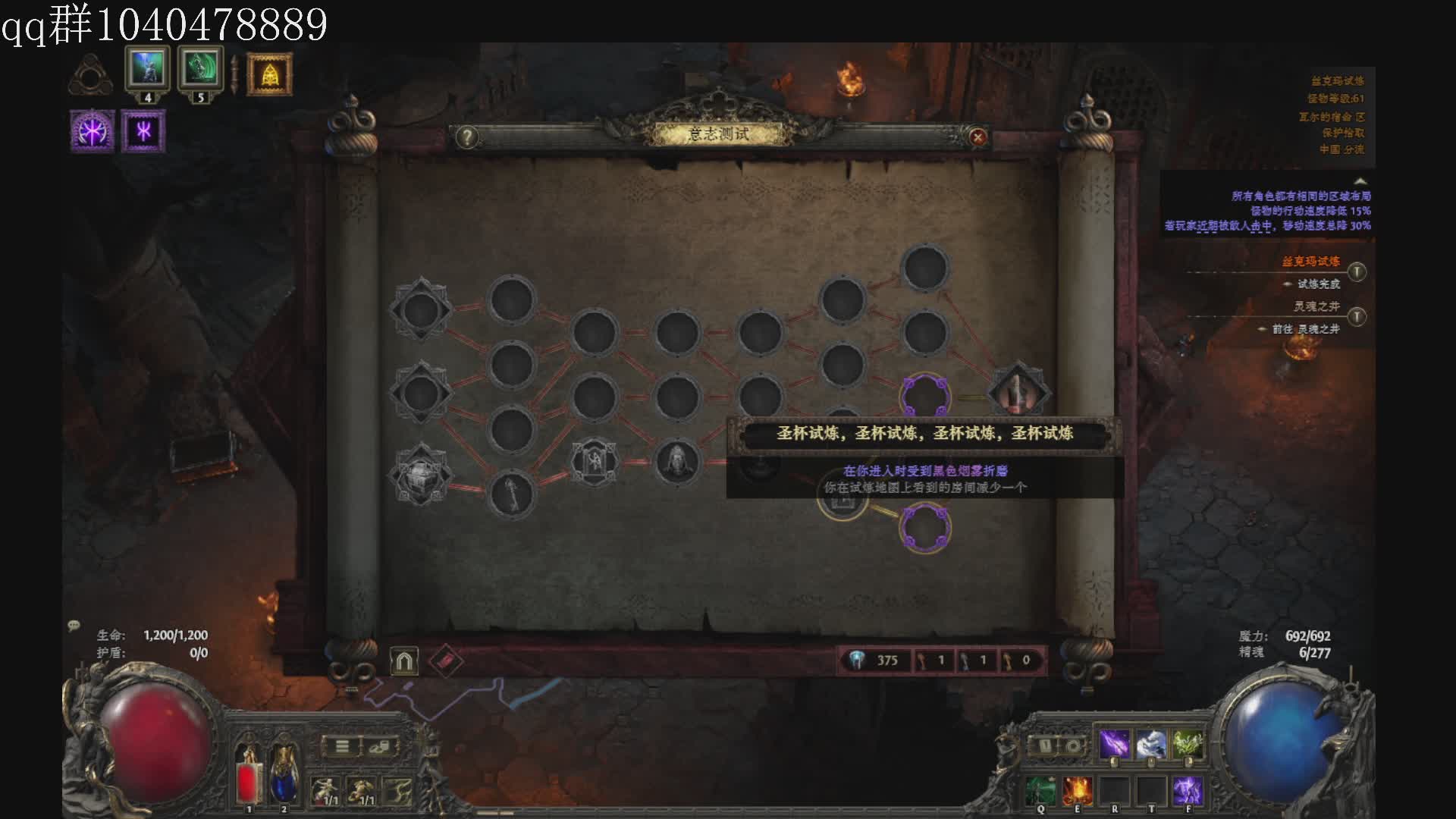1456x819 pixels.
Task: Click the archway icon below the map
Action: pos(404,661)
